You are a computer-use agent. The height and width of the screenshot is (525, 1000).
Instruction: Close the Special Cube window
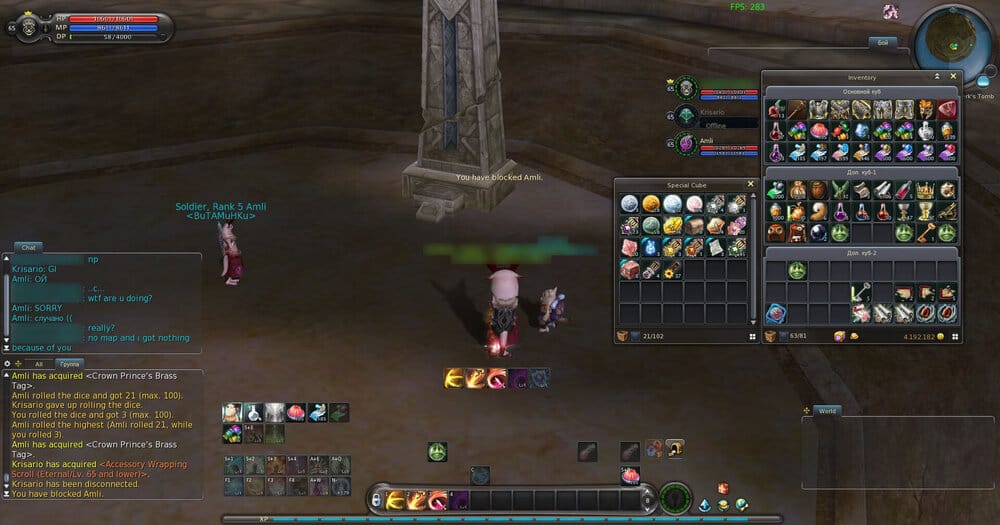coord(751,184)
